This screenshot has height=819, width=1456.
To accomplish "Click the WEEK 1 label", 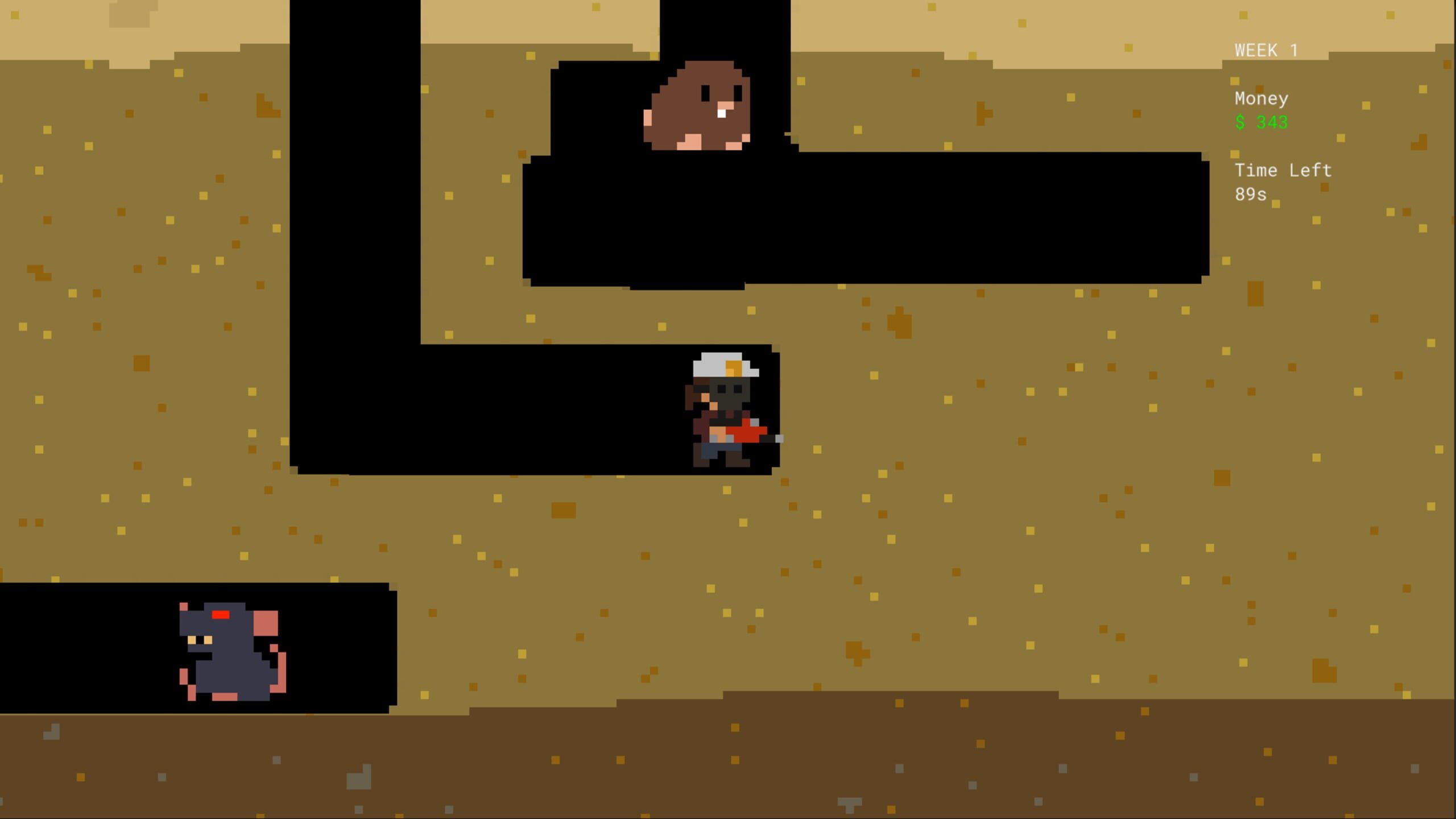I will [1267, 50].
